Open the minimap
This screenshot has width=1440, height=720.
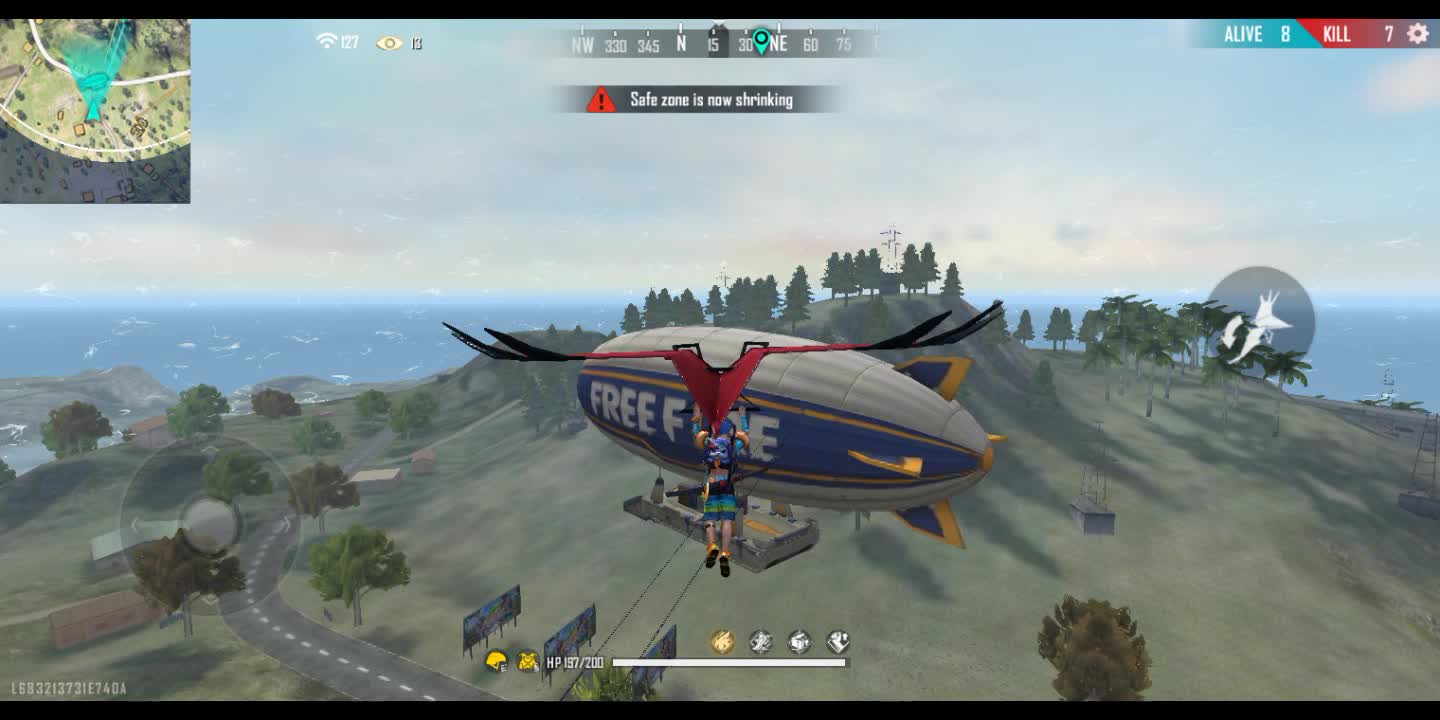pos(95,111)
